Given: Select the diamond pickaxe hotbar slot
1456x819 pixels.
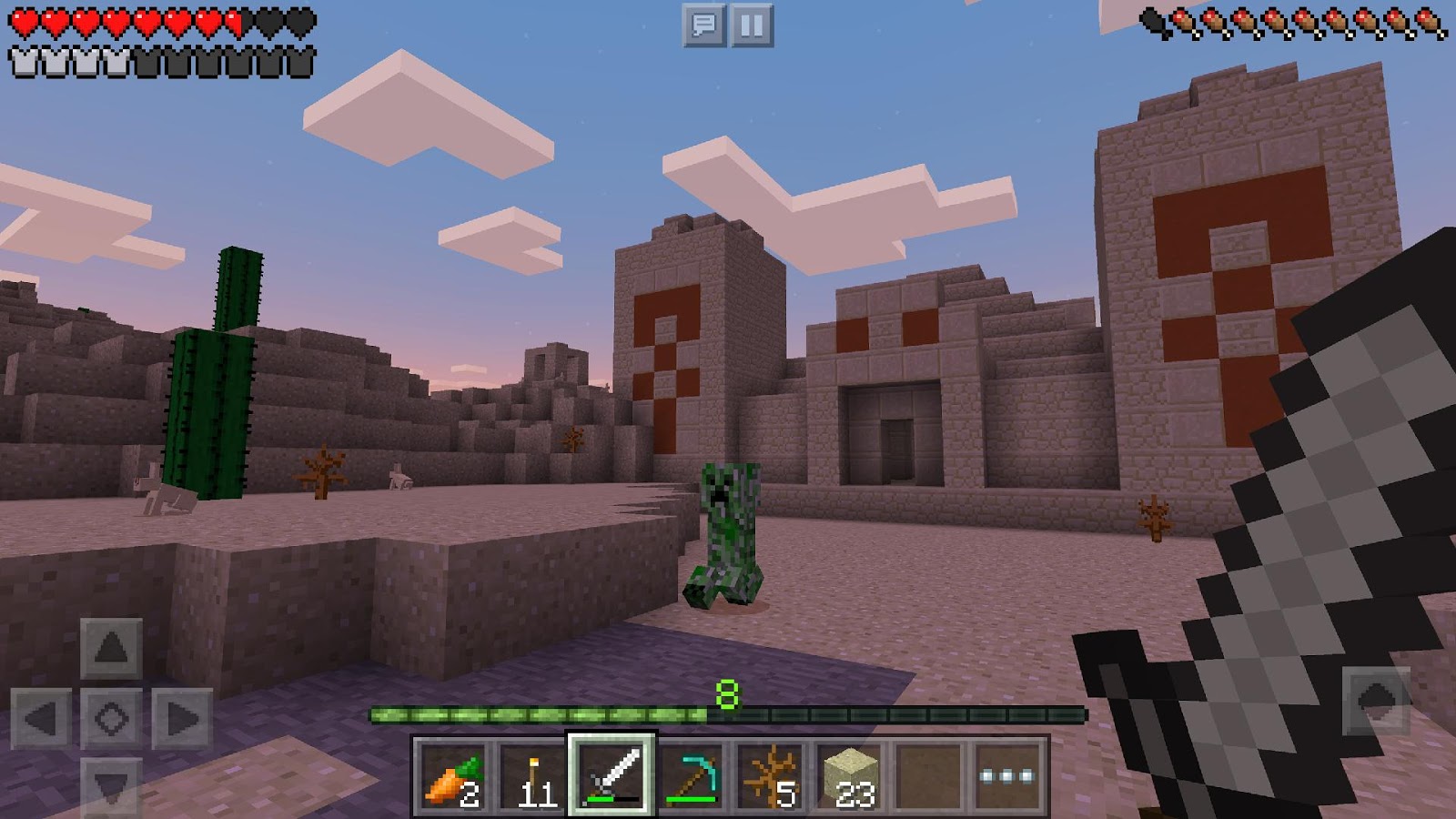Looking at the screenshot, I should point(693,774).
